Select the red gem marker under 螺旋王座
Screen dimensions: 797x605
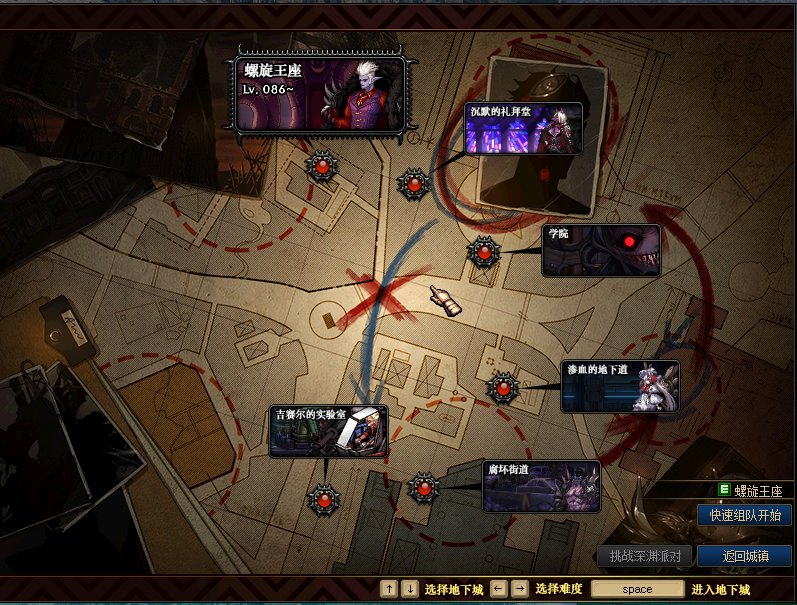[x=322, y=166]
